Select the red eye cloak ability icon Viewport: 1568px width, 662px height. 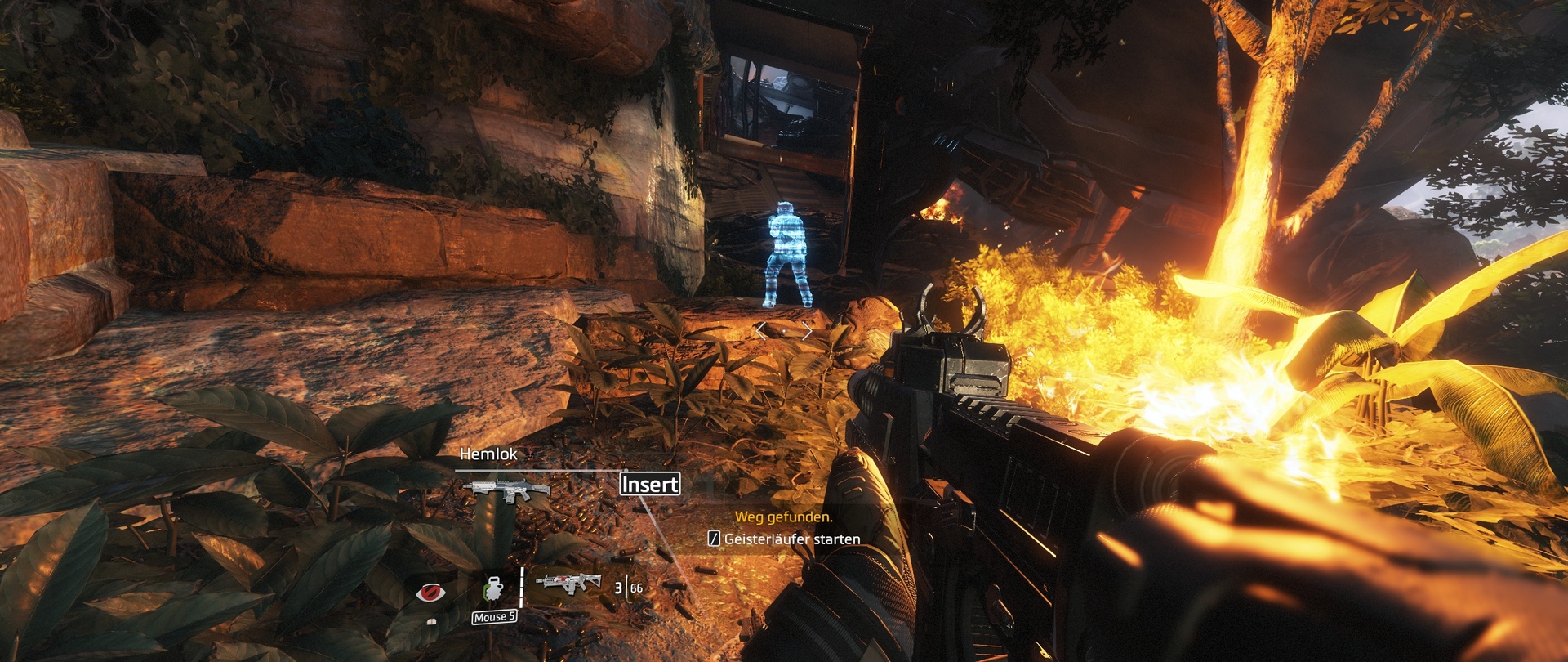[430, 593]
